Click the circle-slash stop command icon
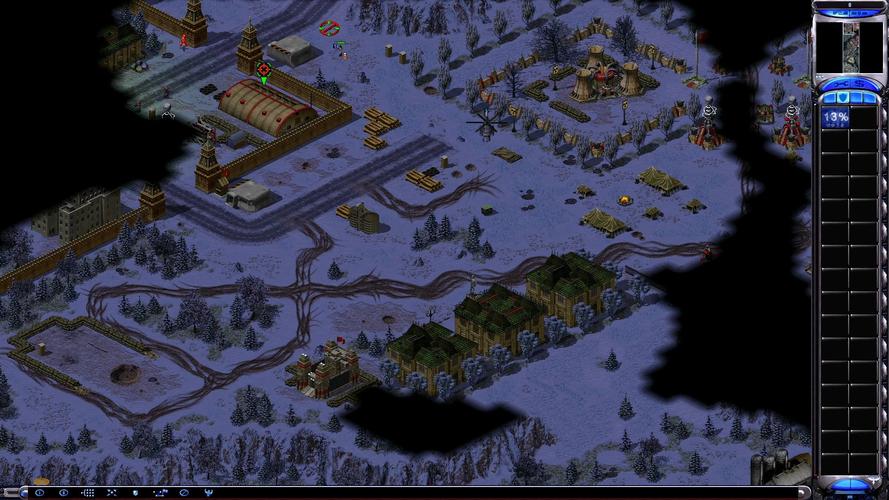889x500 pixels. pos(183,493)
